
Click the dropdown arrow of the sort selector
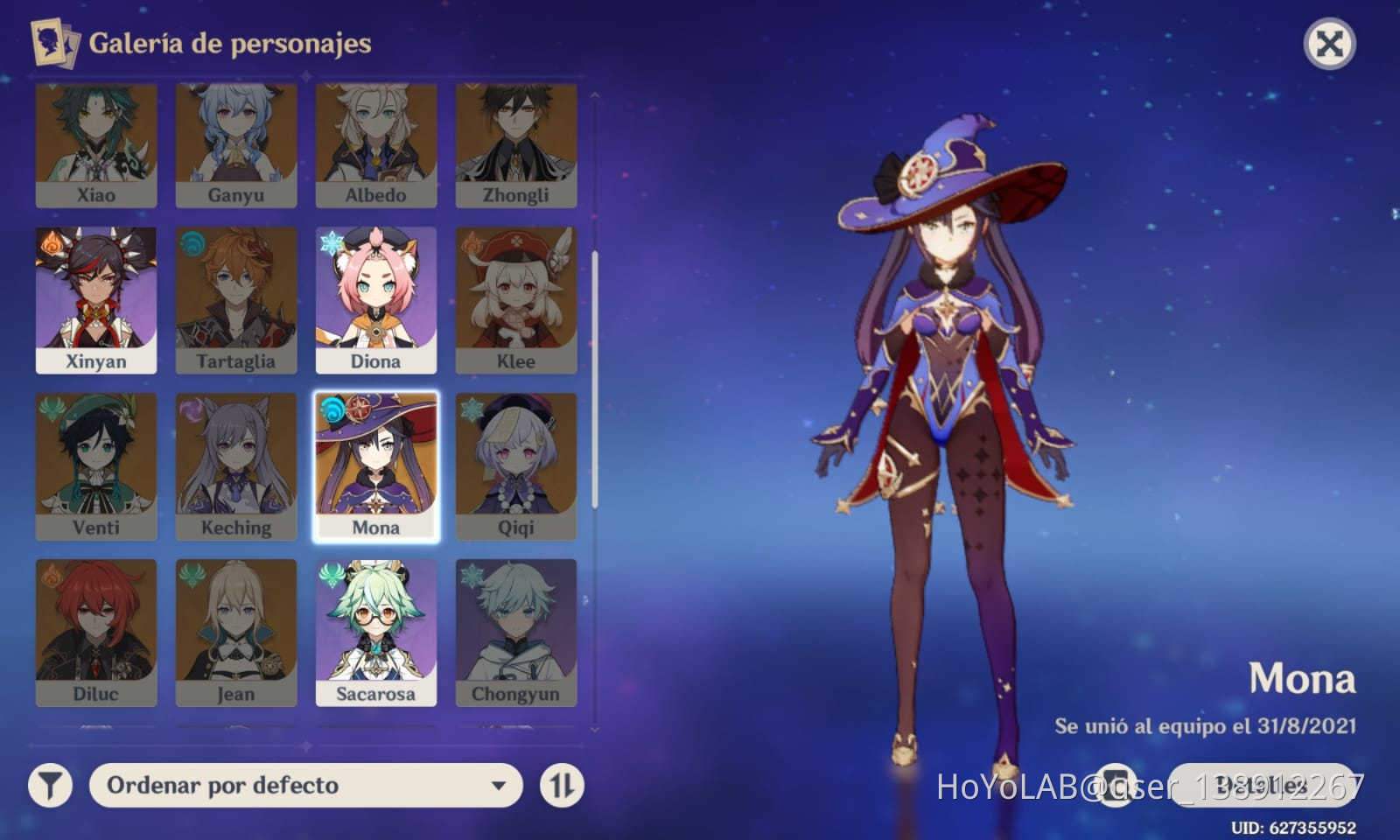(x=499, y=785)
